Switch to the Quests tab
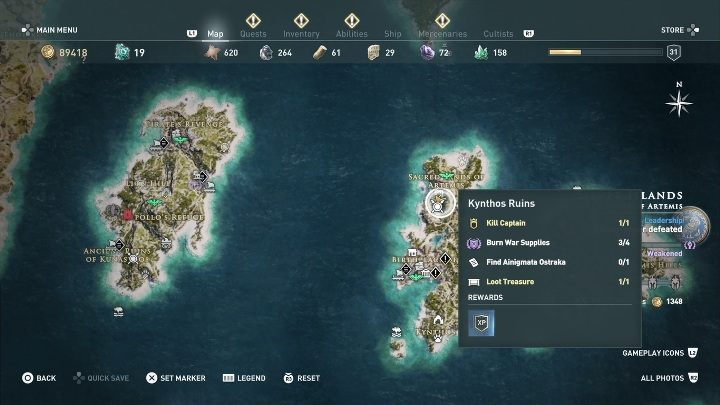The width and height of the screenshot is (720, 405). [253, 33]
